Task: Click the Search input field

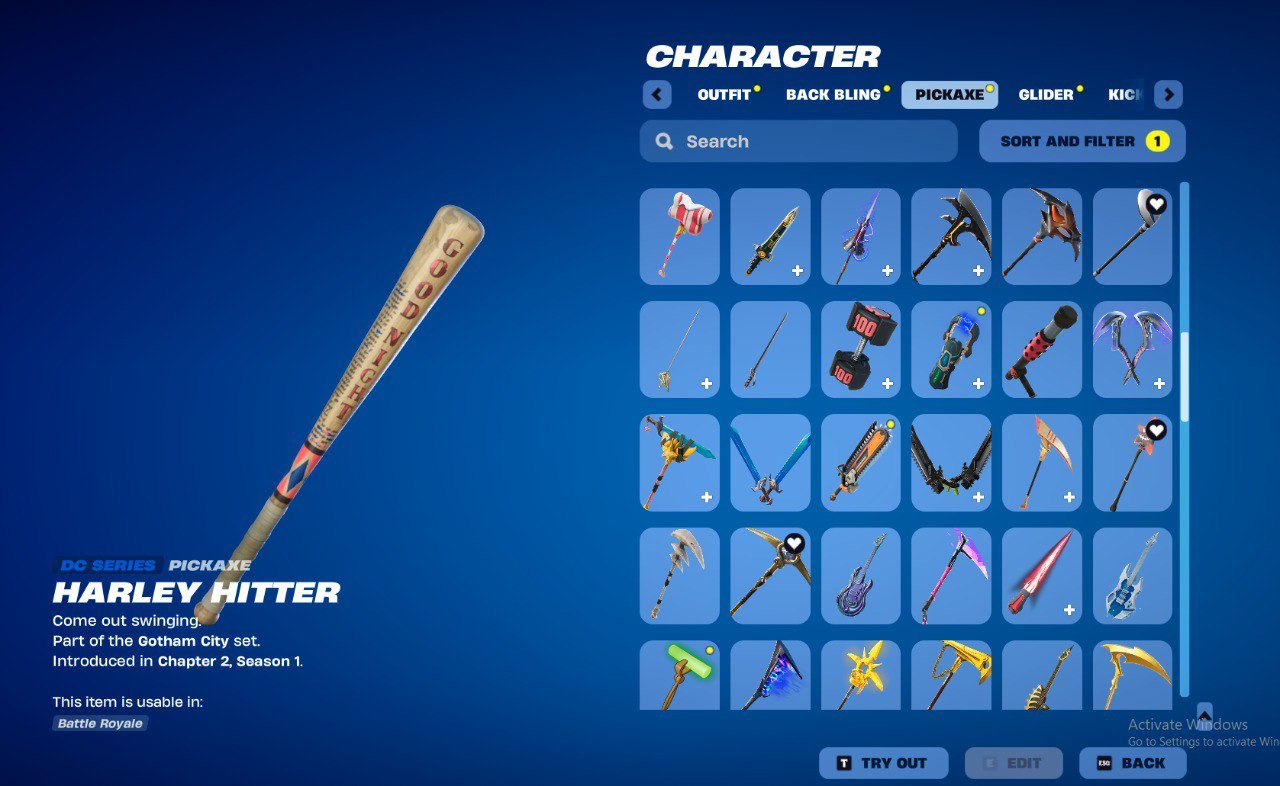Action: point(797,141)
